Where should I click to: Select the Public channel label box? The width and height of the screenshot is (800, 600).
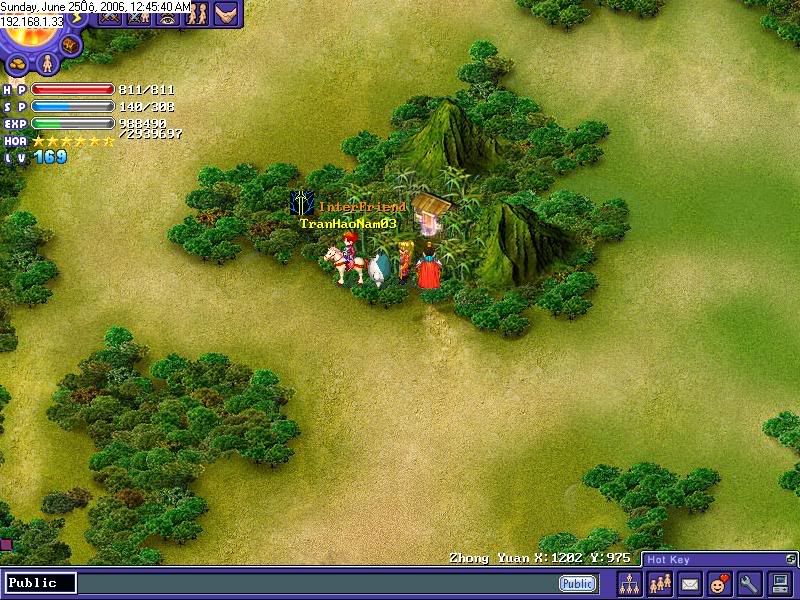point(40,583)
